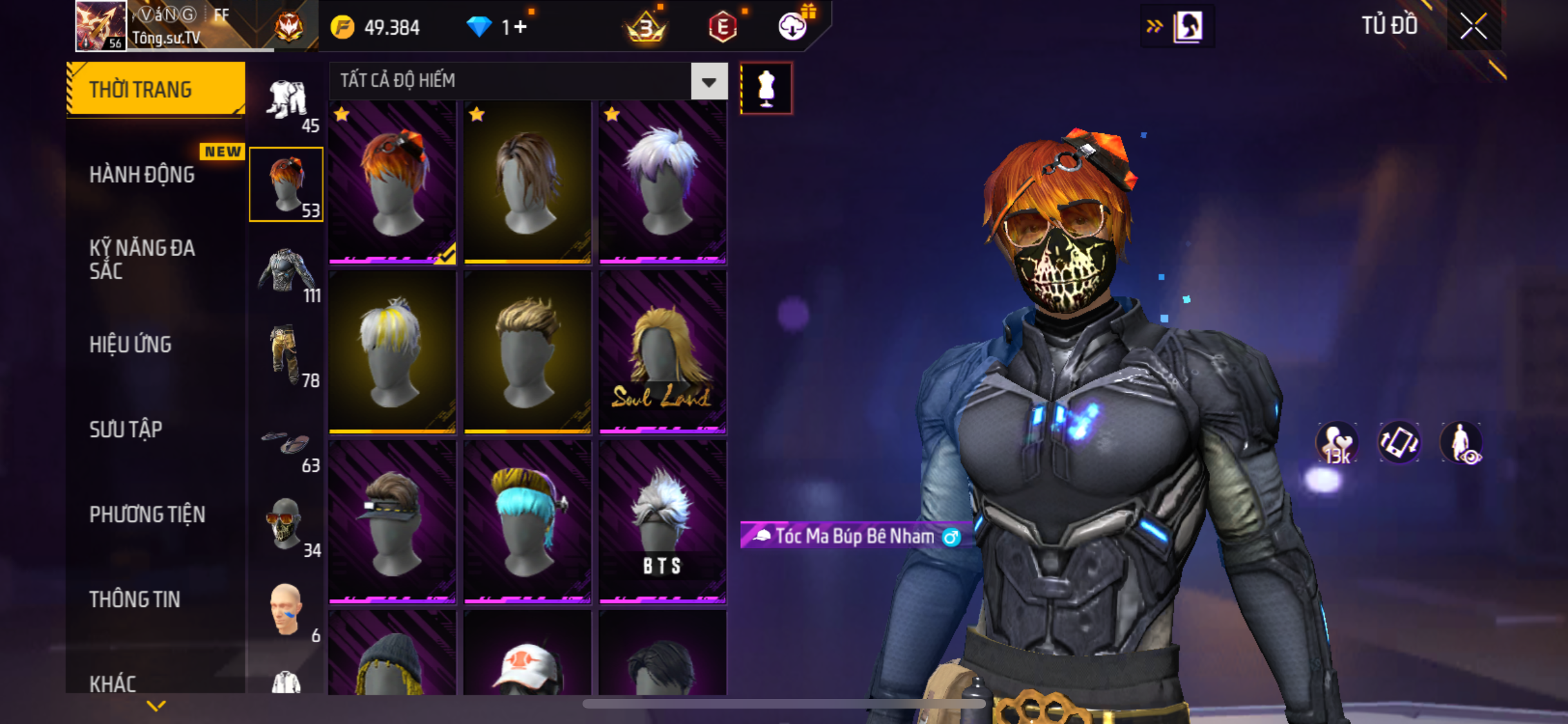This screenshot has height=724, width=1568.
Task: Close the wardrobe screen with the X
Action: (x=1473, y=27)
